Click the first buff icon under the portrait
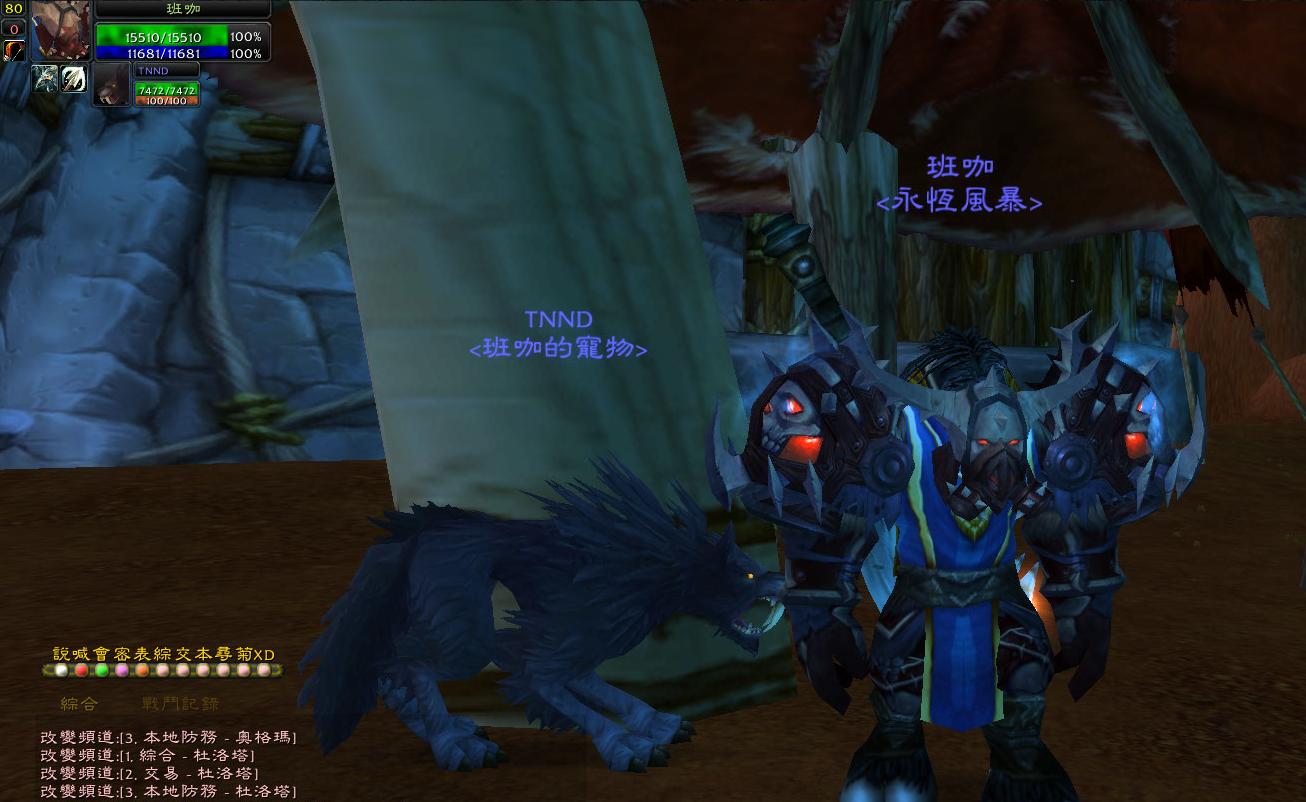The width and height of the screenshot is (1306, 802). coord(46,79)
